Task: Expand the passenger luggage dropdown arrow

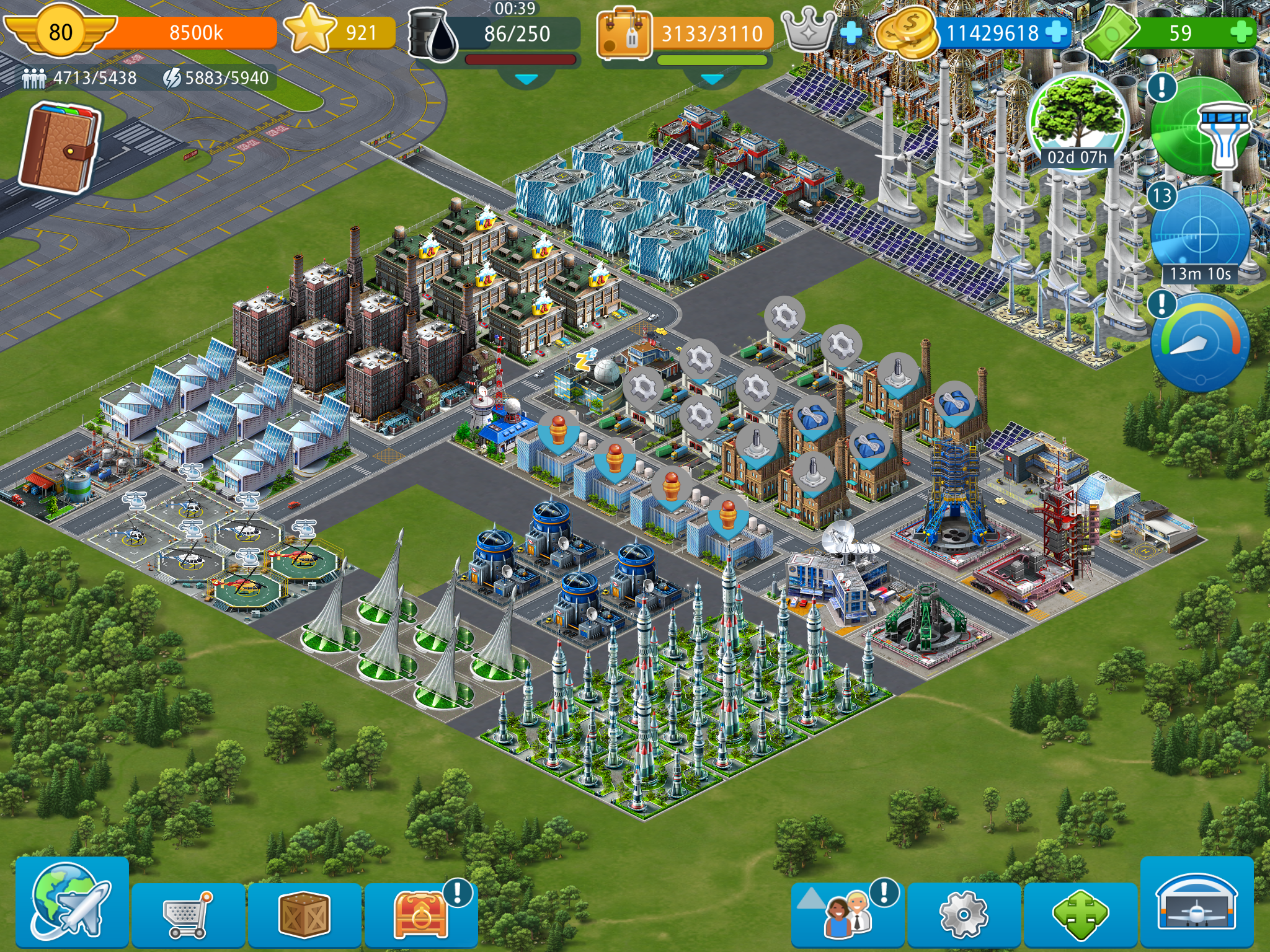Action: point(711,79)
